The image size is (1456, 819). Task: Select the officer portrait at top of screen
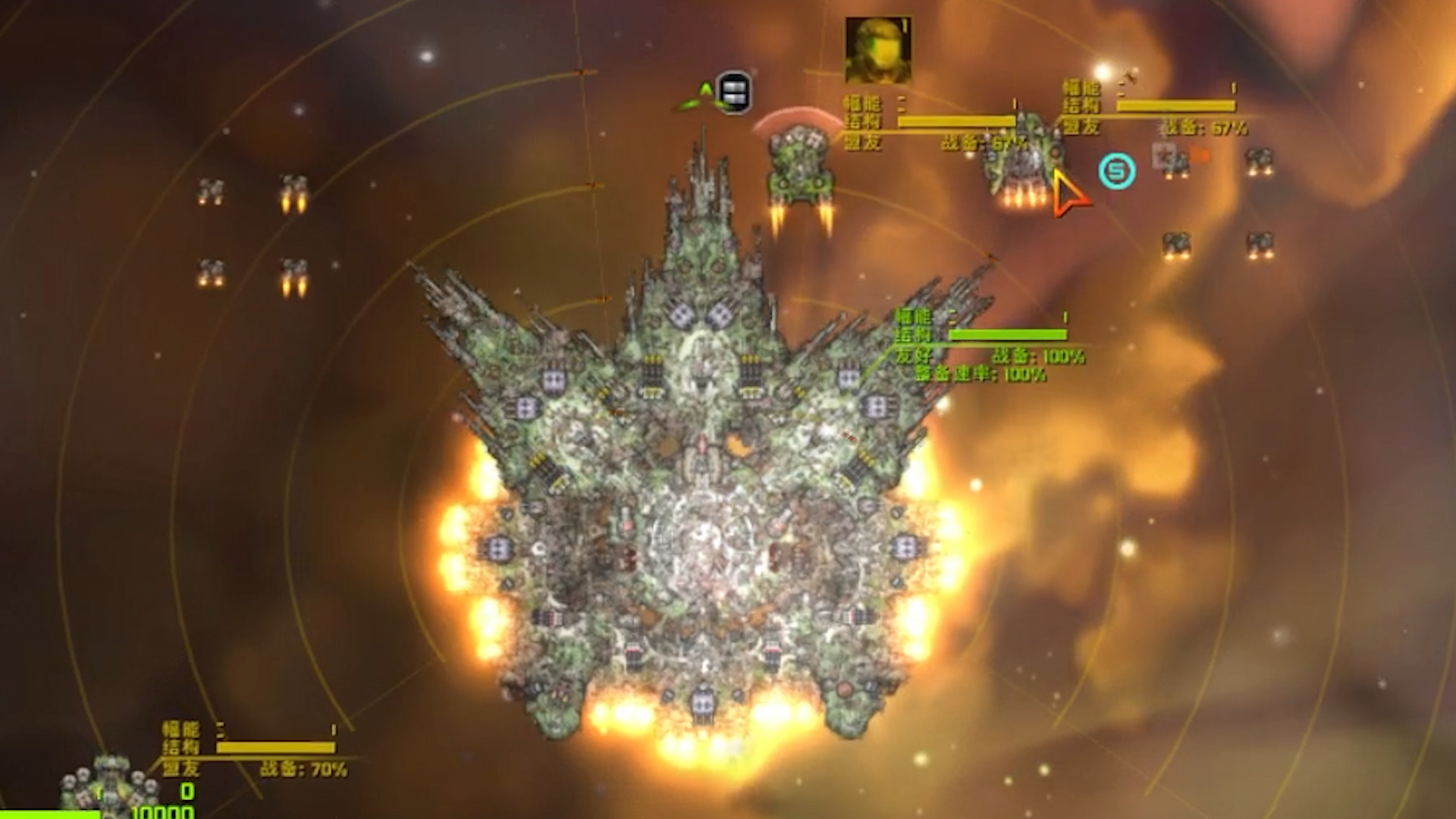point(876,52)
